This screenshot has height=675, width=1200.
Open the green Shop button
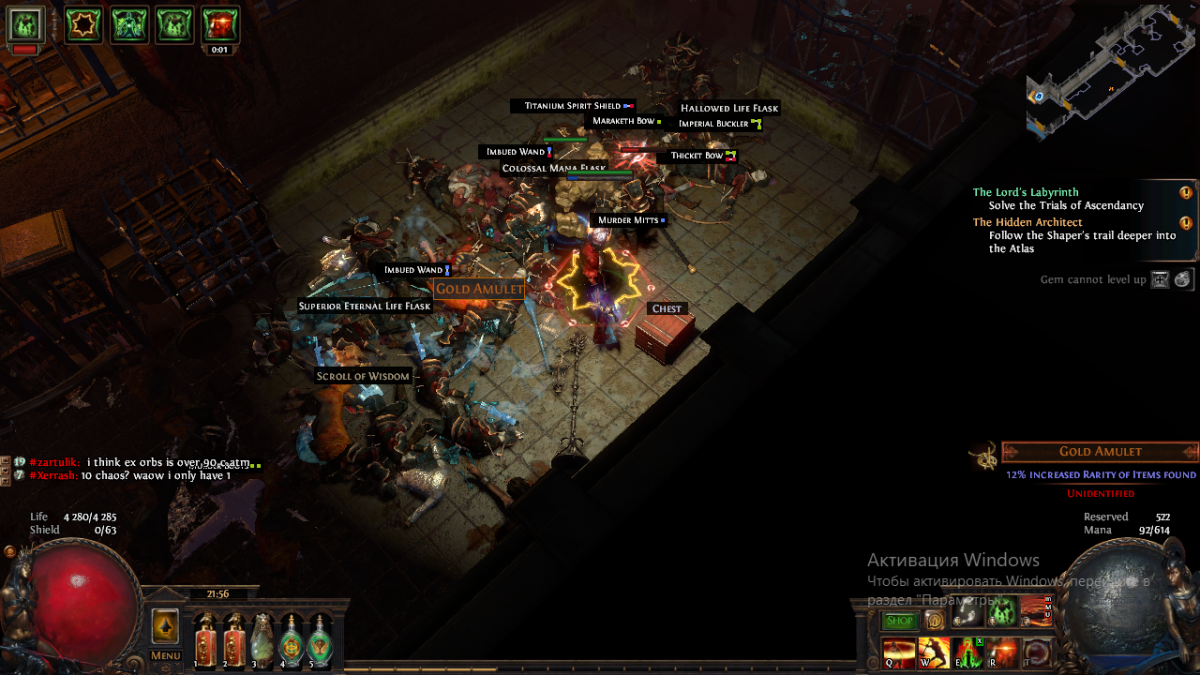pos(899,621)
